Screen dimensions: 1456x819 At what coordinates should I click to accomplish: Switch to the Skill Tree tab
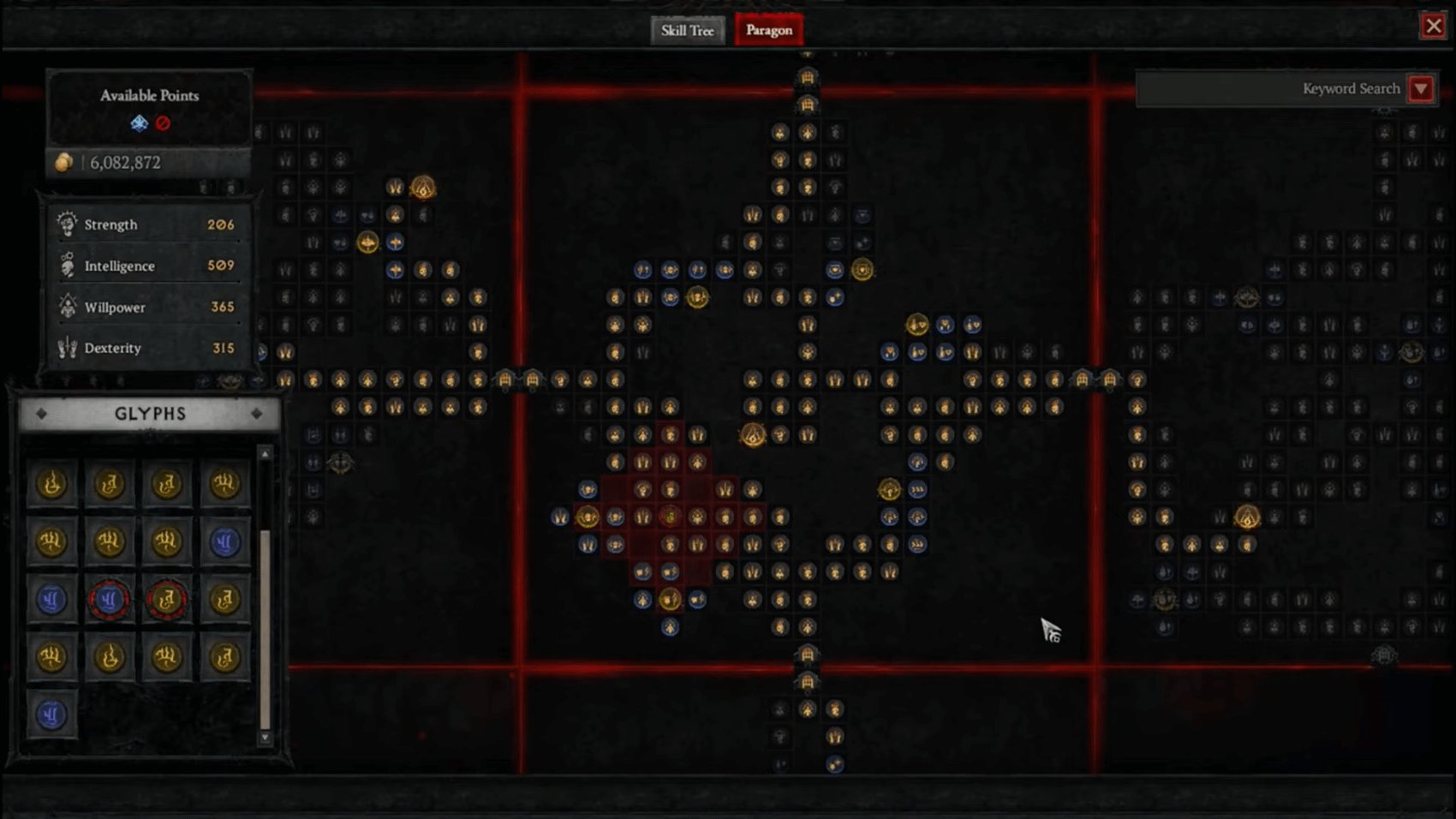tap(687, 30)
